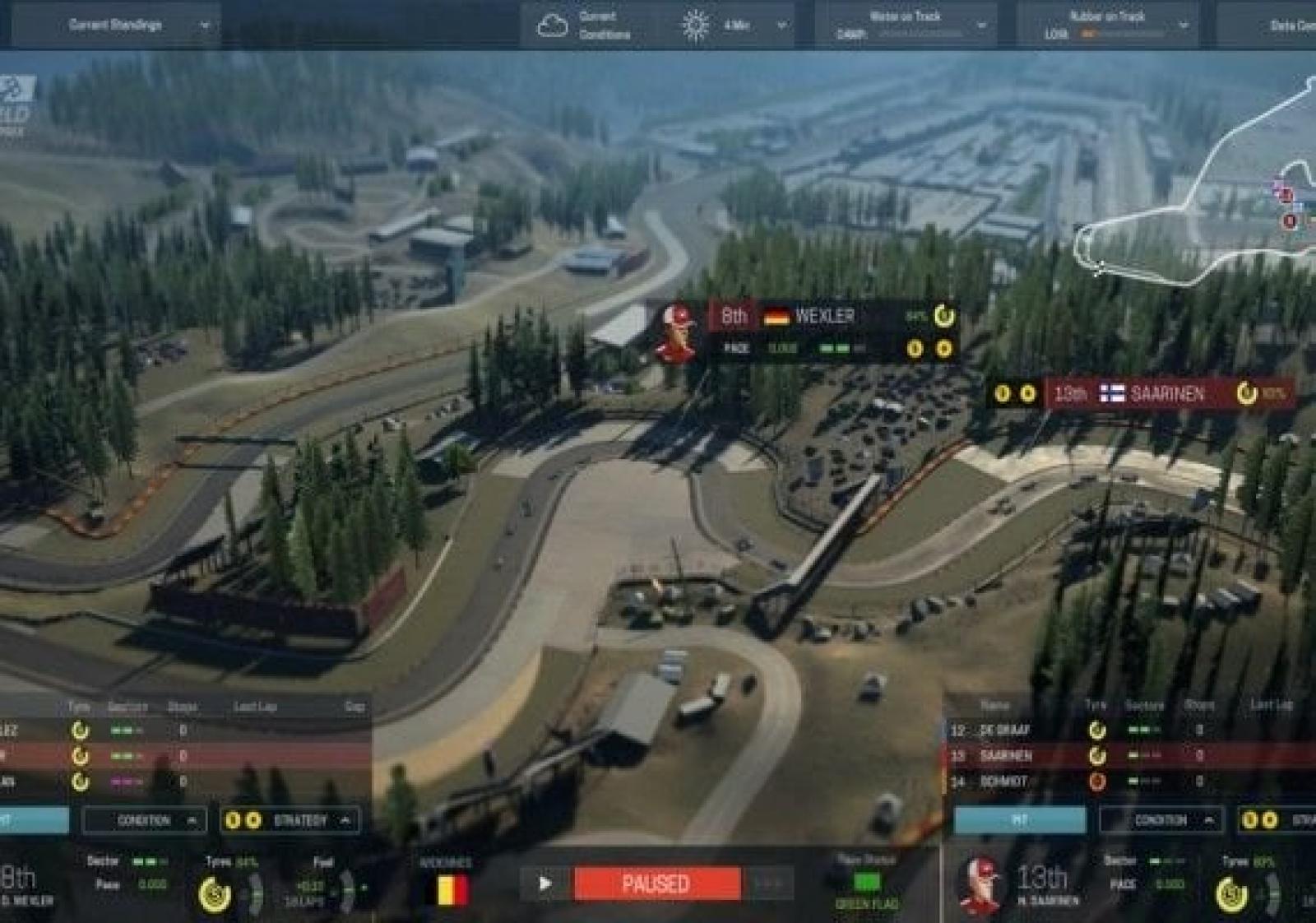Screen dimensions: 1316x923
Task: Click the red PAUSED button
Action: point(656,884)
